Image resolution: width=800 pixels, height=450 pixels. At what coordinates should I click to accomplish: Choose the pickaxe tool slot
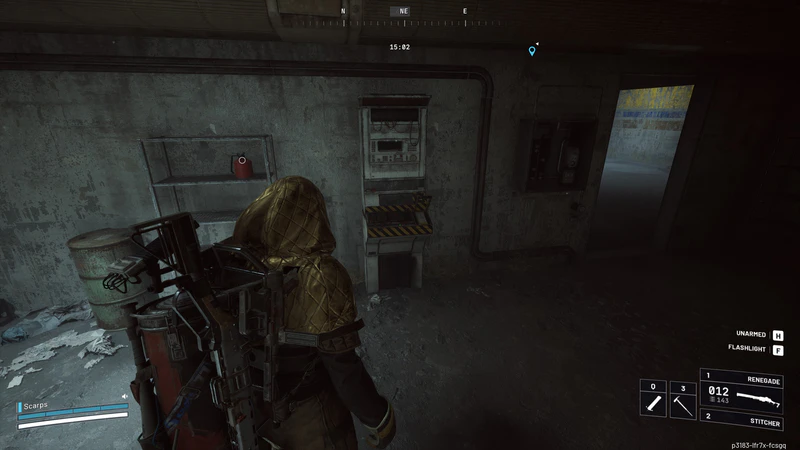click(681, 402)
